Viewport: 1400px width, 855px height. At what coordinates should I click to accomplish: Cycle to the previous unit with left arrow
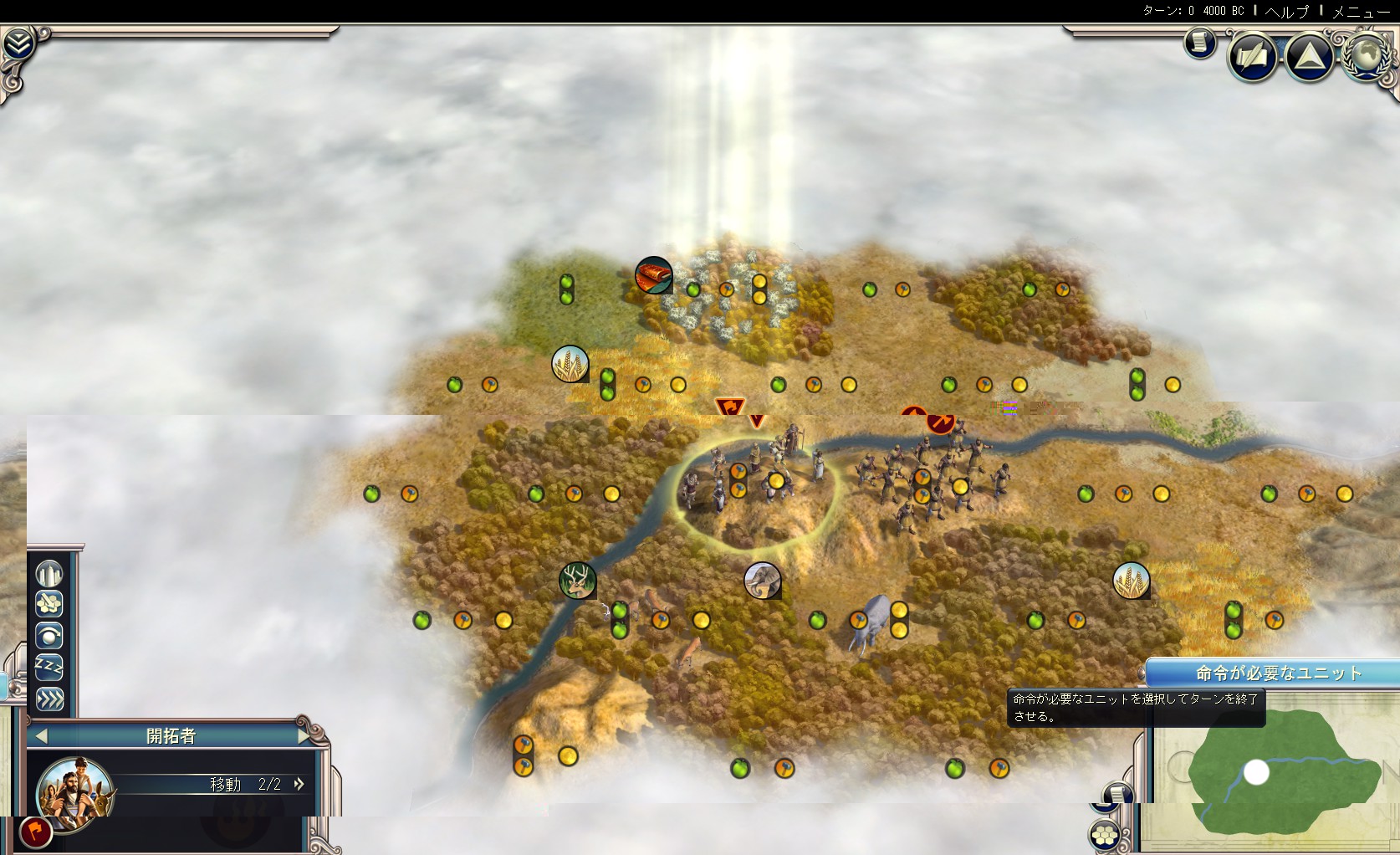(41, 736)
